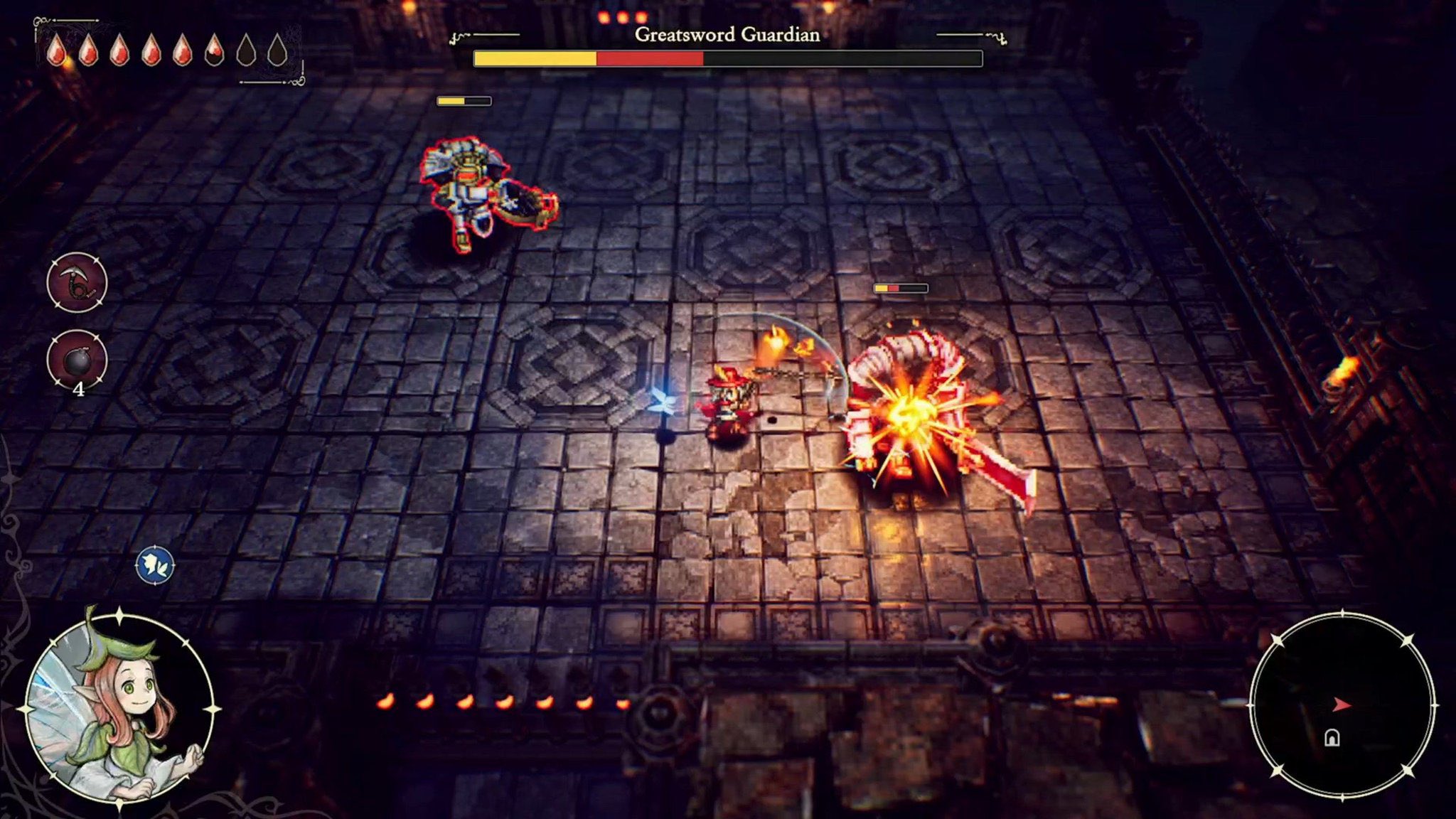Select the sickle weapon icon
The width and height of the screenshot is (1456, 819).
pos(77,282)
